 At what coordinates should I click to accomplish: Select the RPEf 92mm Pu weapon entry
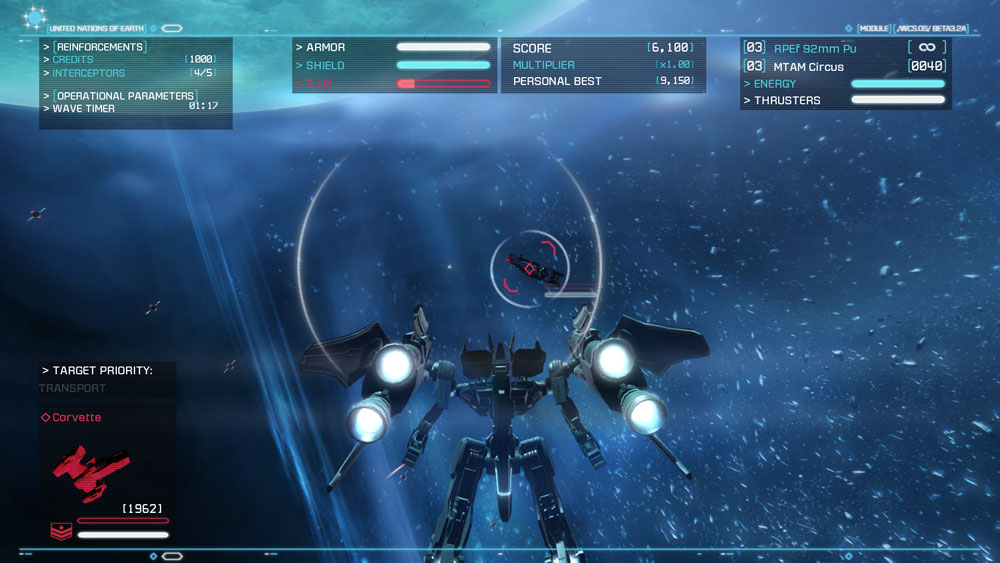814,48
